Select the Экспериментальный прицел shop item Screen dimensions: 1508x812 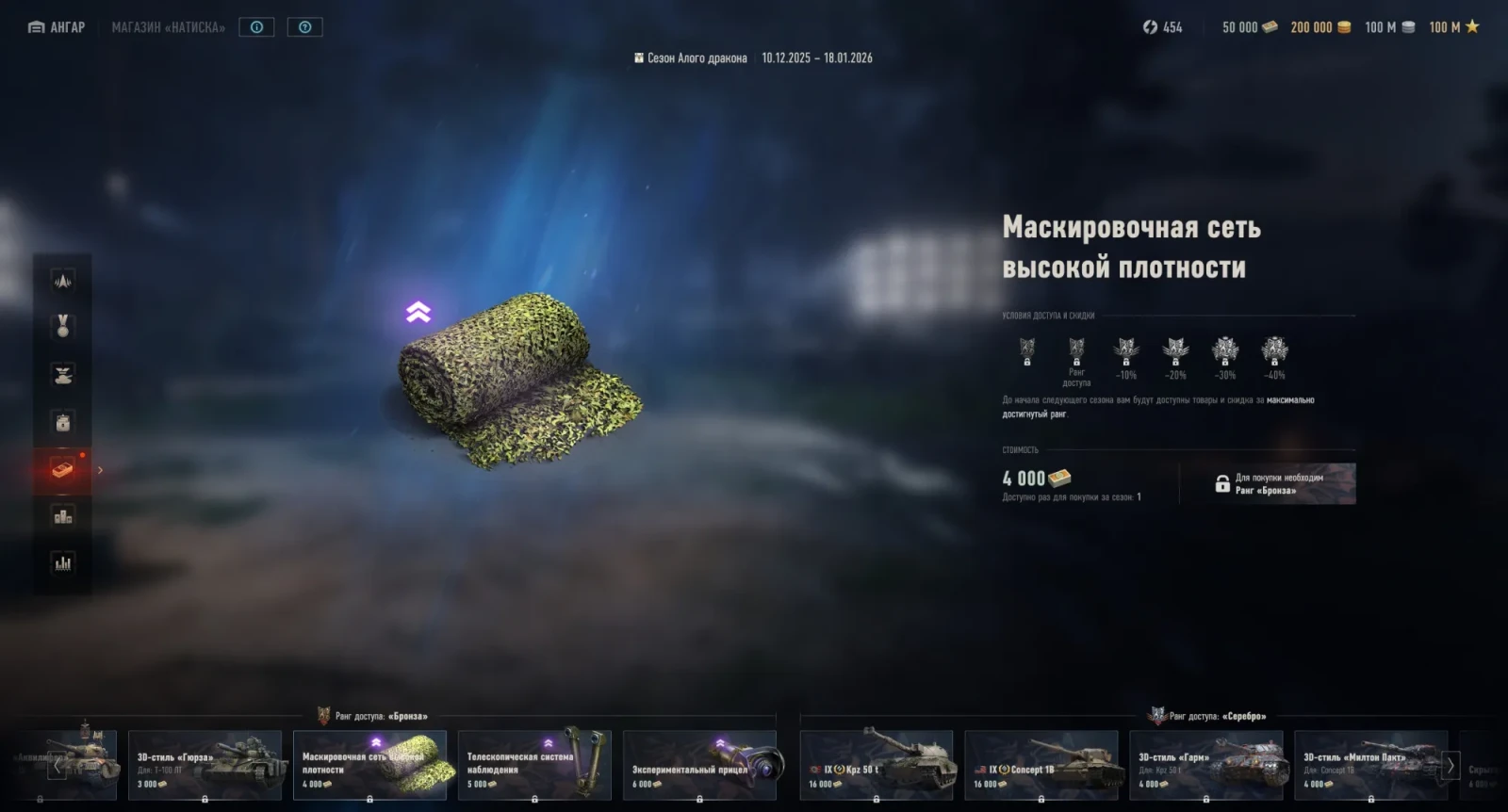tap(699, 765)
